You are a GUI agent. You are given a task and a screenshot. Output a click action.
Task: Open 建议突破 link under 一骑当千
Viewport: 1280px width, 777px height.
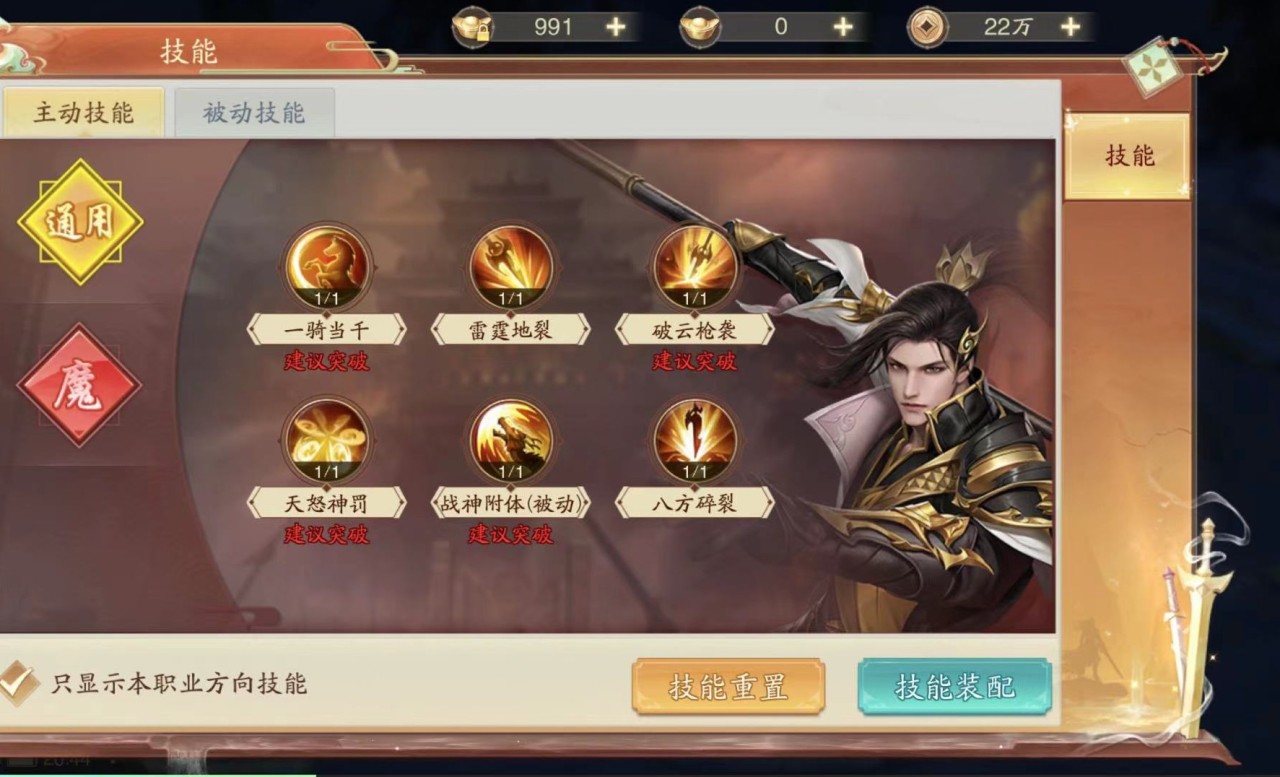(326, 362)
